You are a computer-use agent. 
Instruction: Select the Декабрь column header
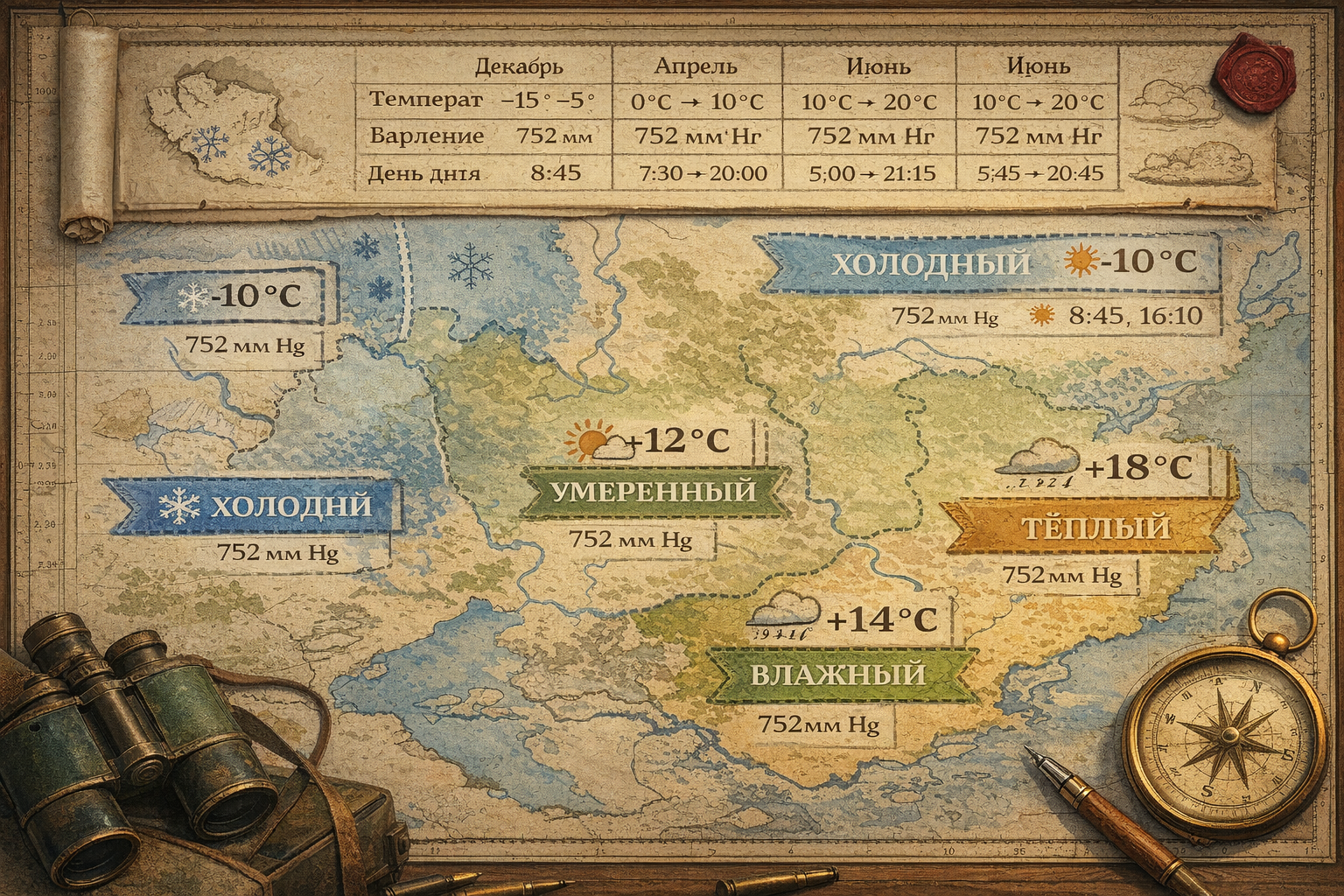tap(519, 66)
